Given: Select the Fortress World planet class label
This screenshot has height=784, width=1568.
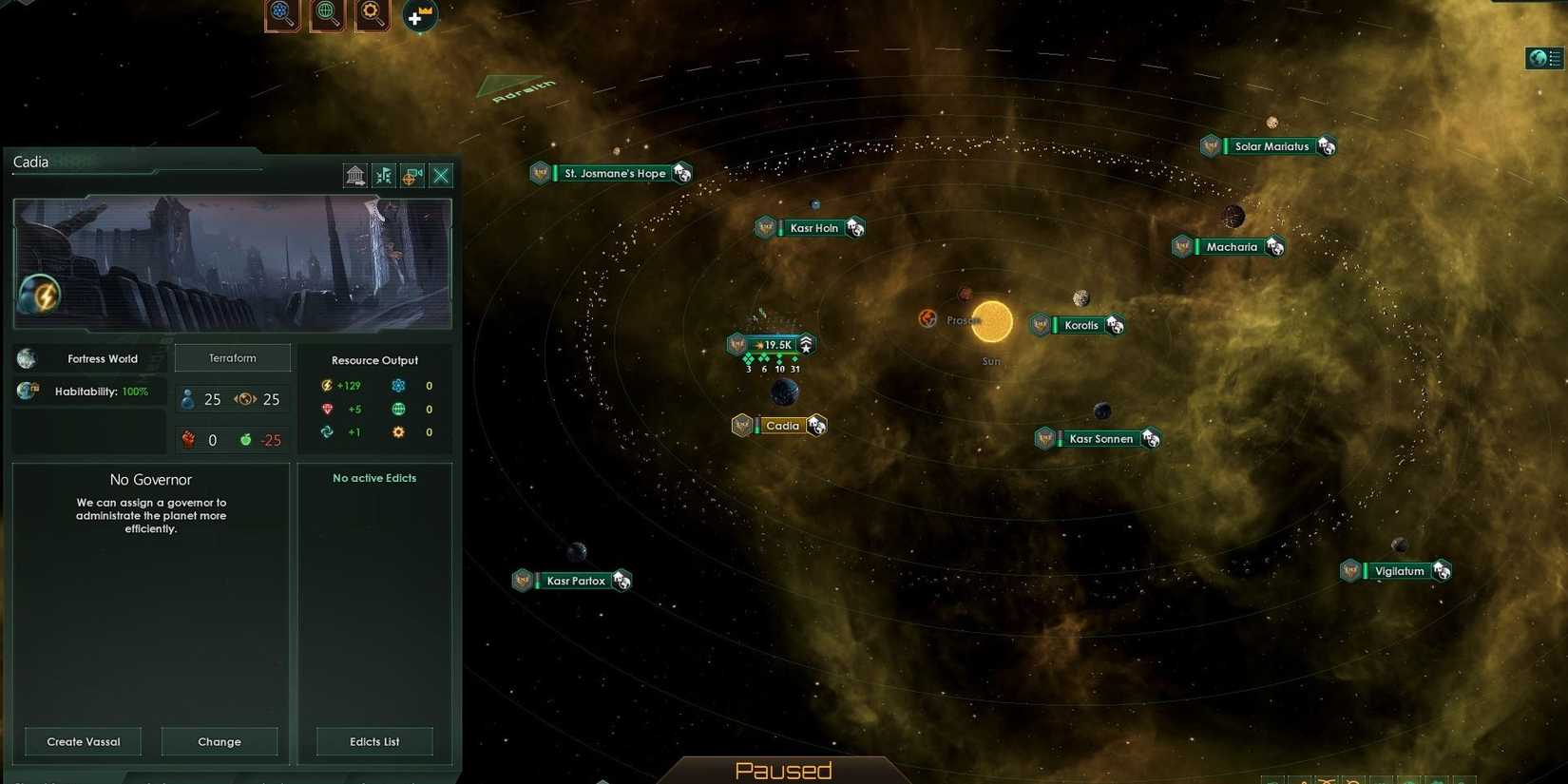Looking at the screenshot, I should pos(102,358).
